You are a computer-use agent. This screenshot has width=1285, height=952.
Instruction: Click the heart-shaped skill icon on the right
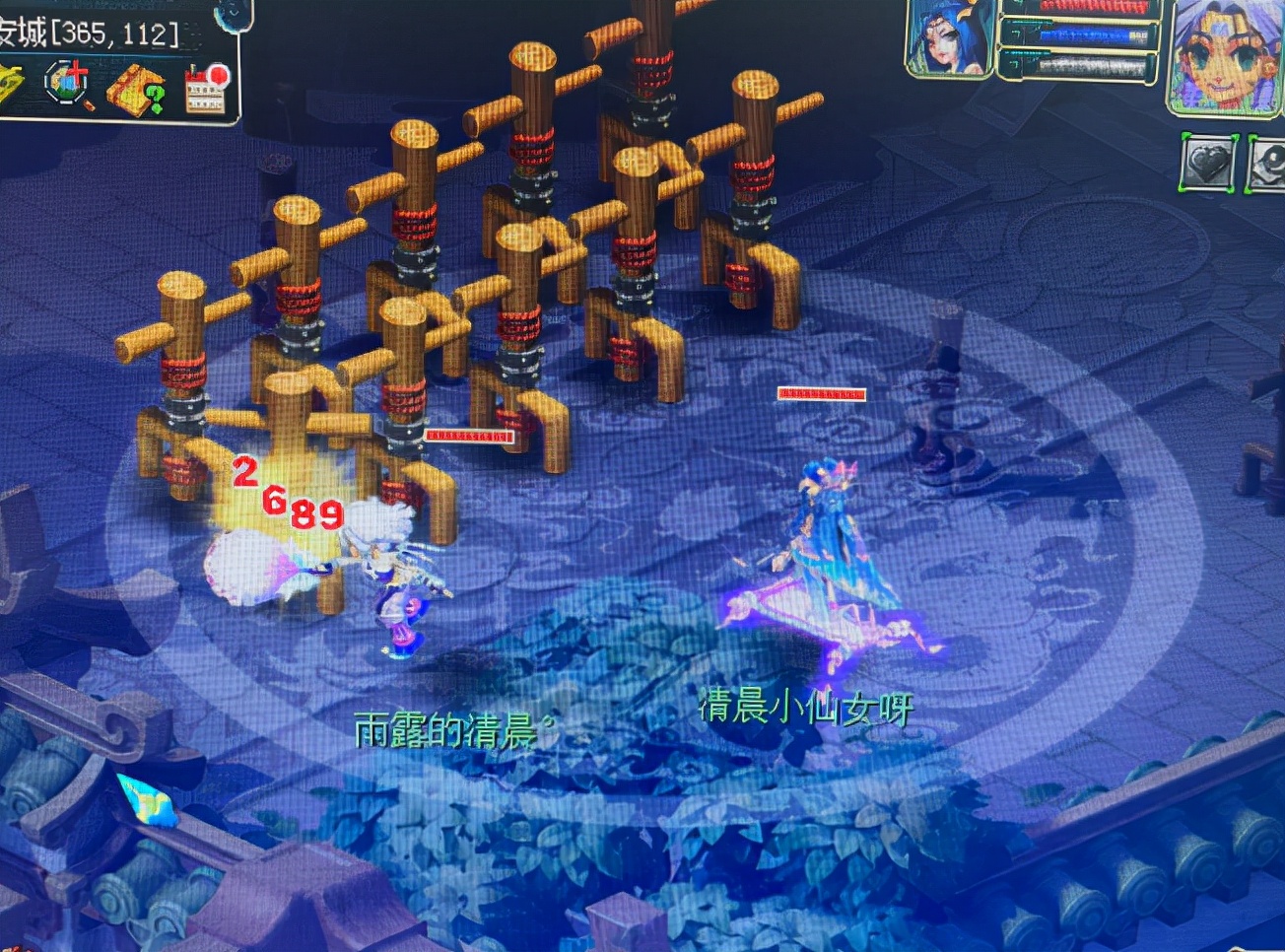(1207, 163)
